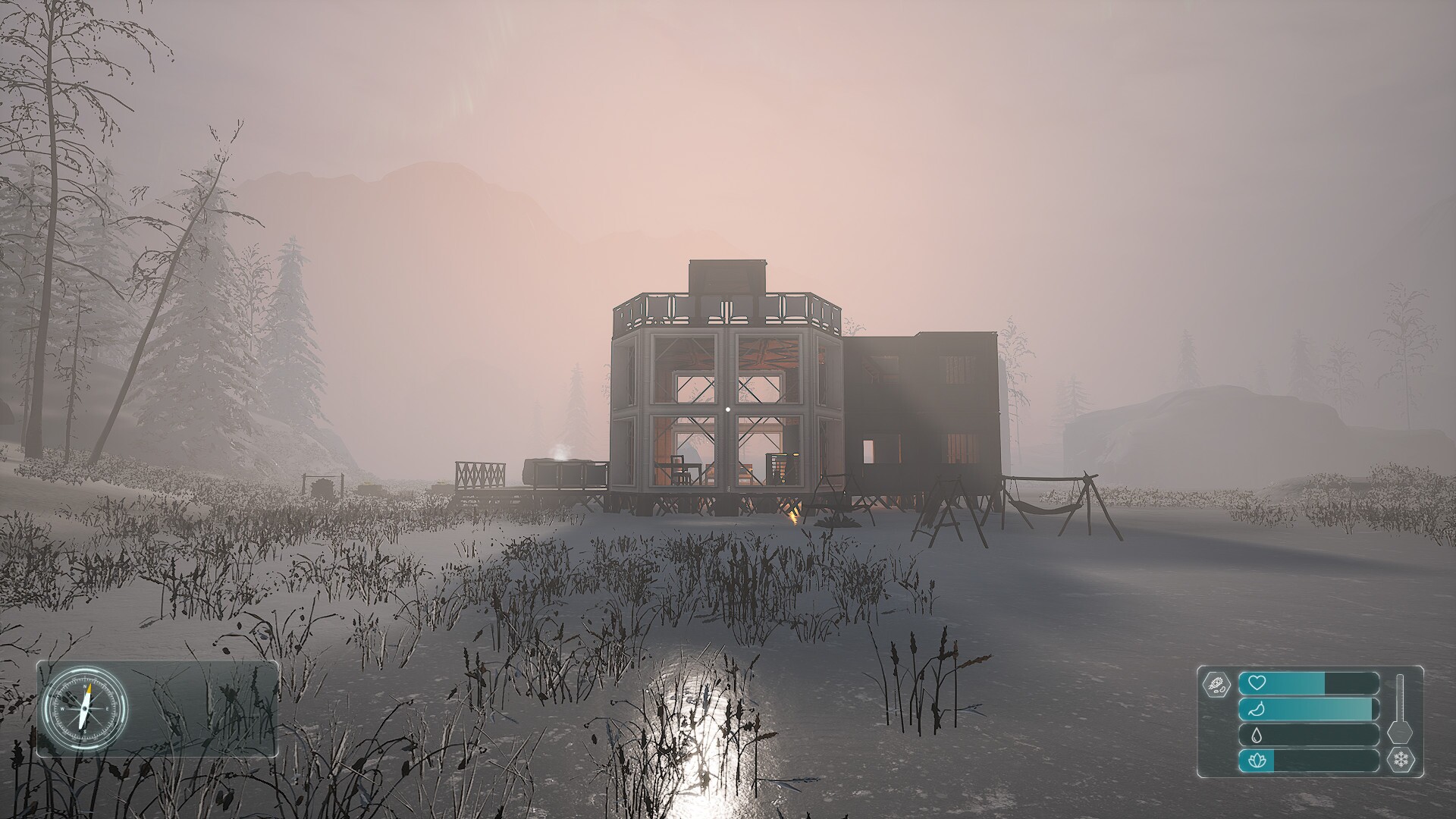
Task: Click the center crosshair dot
Action: [726, 409]
